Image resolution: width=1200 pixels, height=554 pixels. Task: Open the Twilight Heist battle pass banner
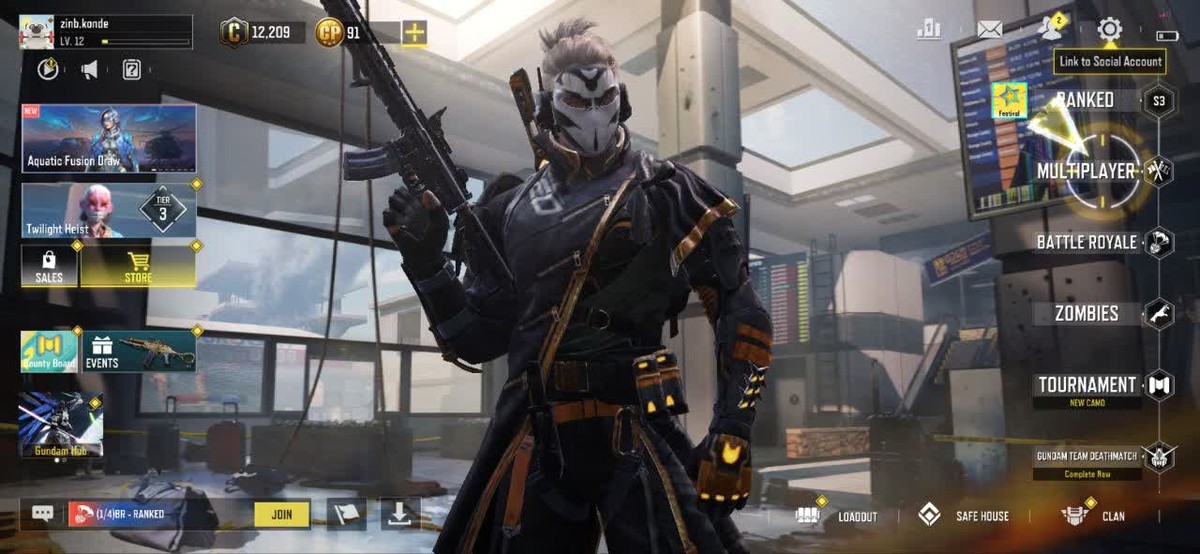click(109, 210)
